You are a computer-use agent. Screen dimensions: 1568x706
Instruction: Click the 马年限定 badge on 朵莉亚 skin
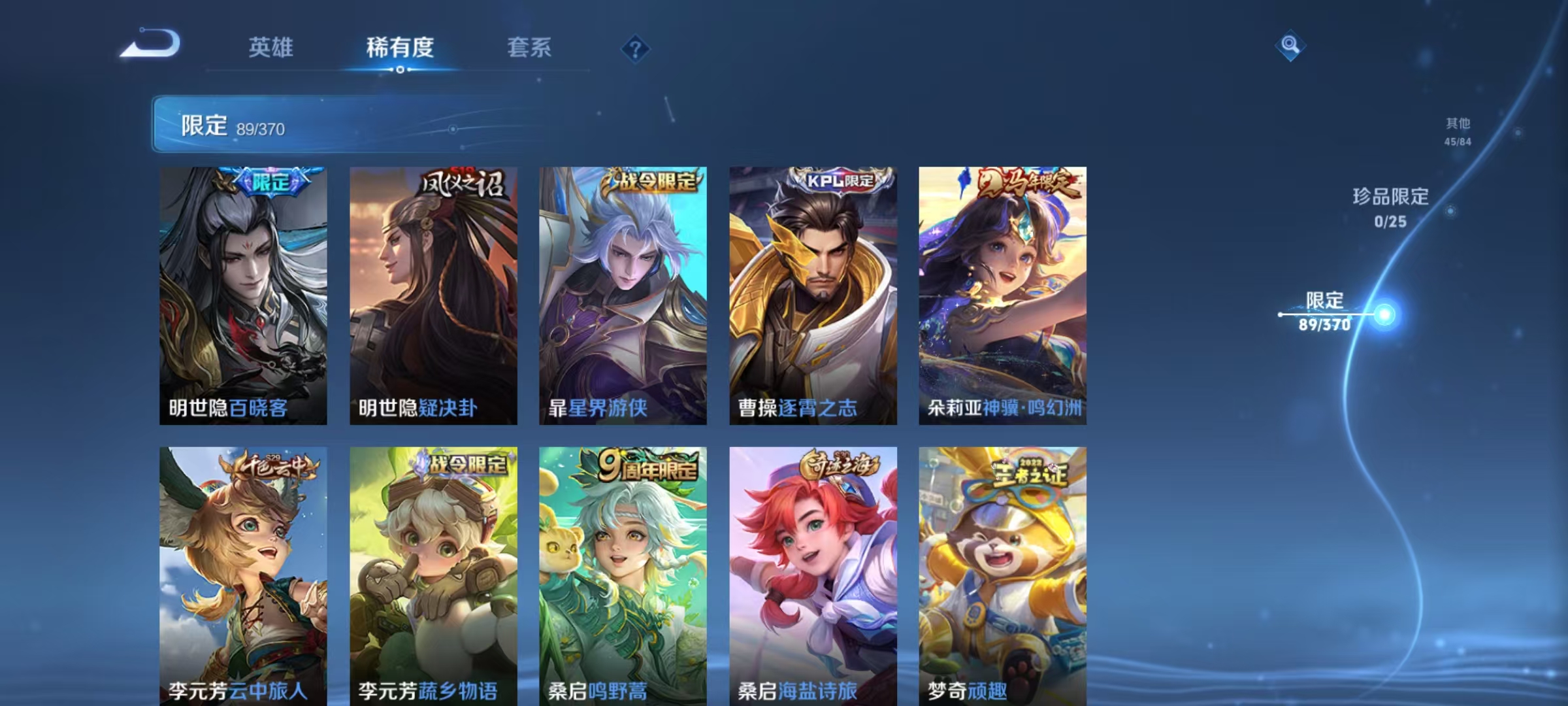coord(1031,185)
